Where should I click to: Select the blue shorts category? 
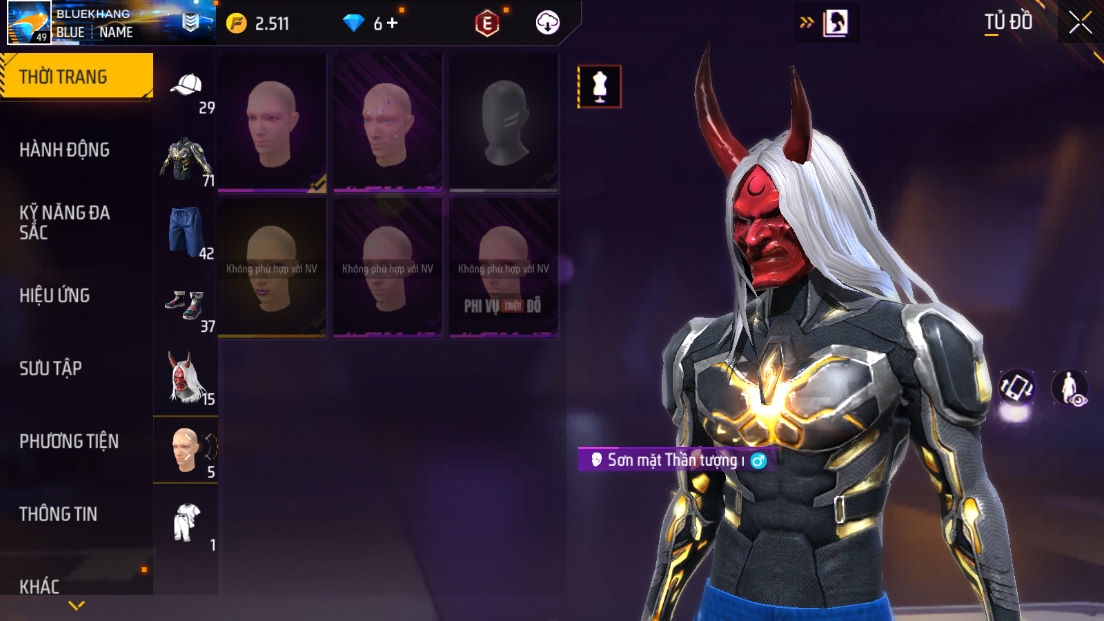pos(186,232)
